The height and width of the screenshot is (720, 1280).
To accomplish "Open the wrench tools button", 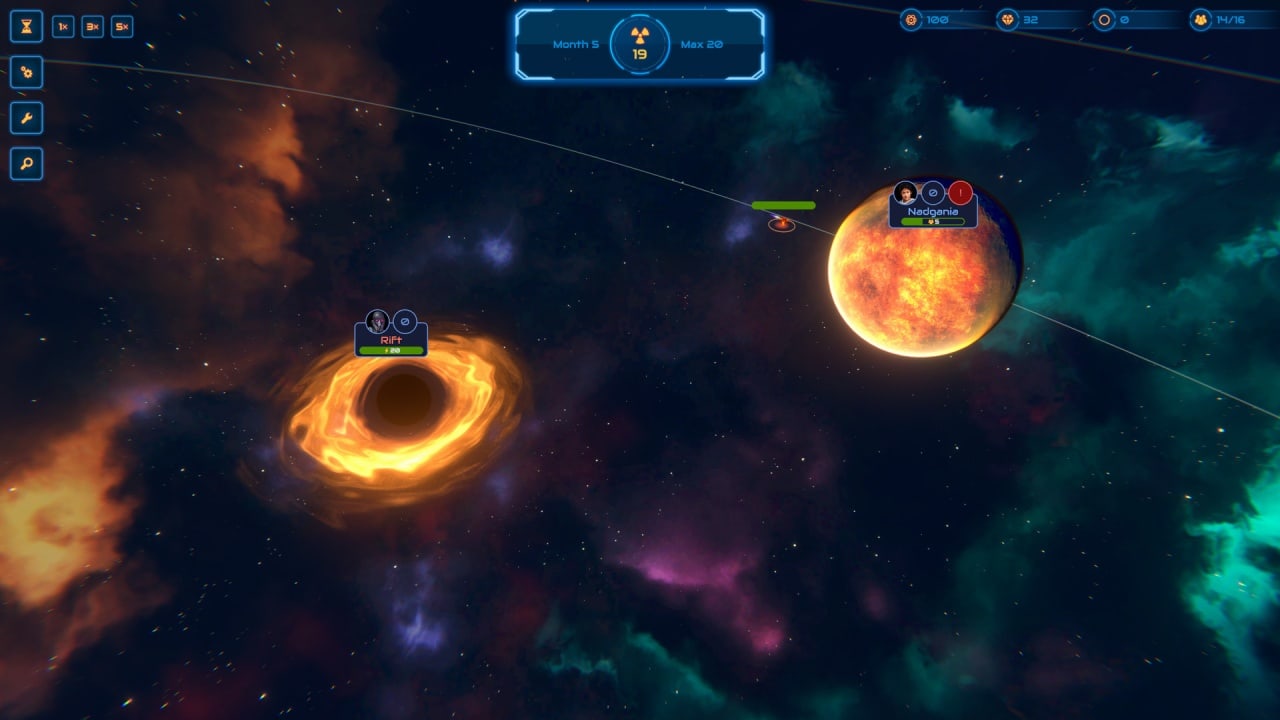I will [x=26, y=118].
